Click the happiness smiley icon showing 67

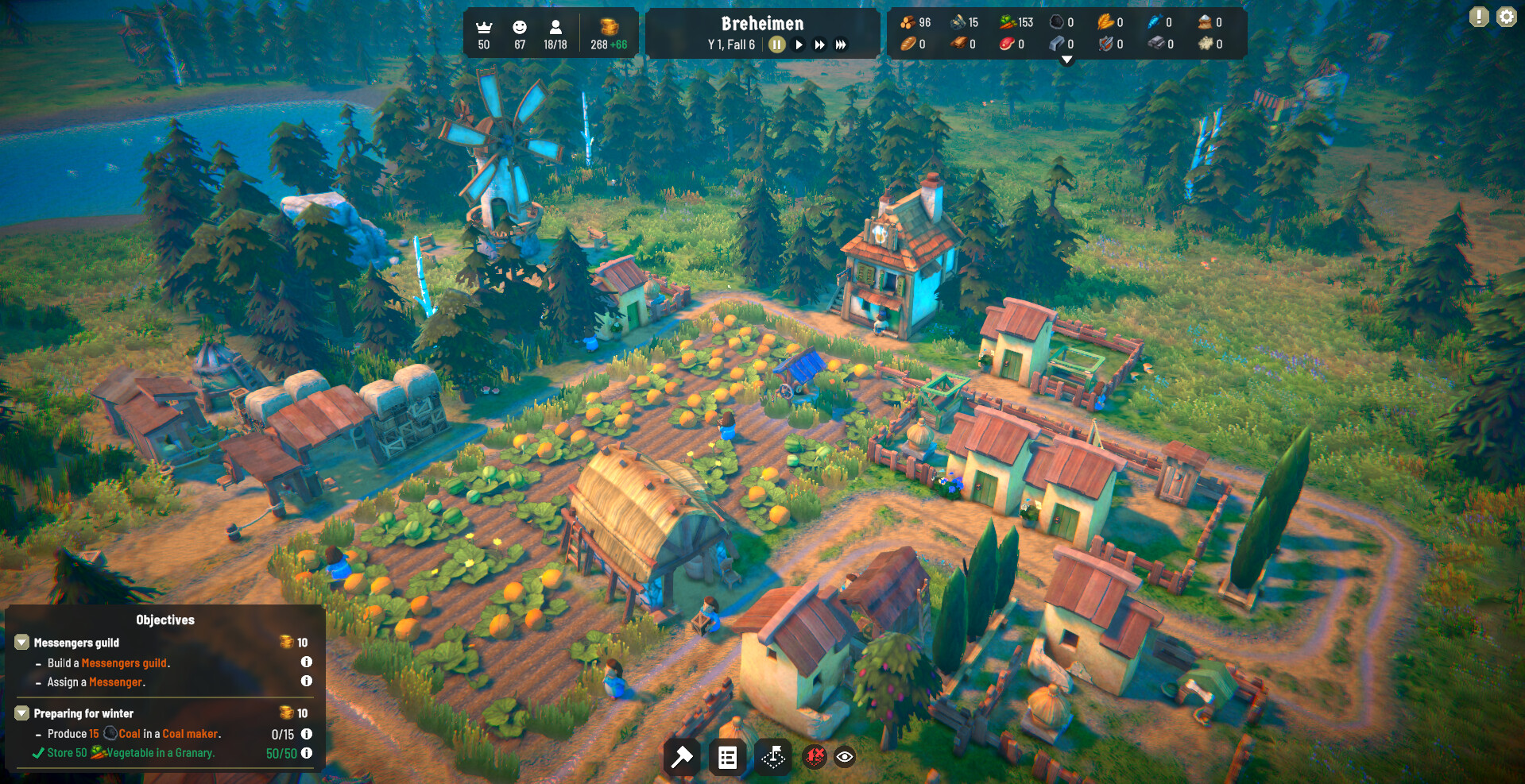(x=519, y=26)
